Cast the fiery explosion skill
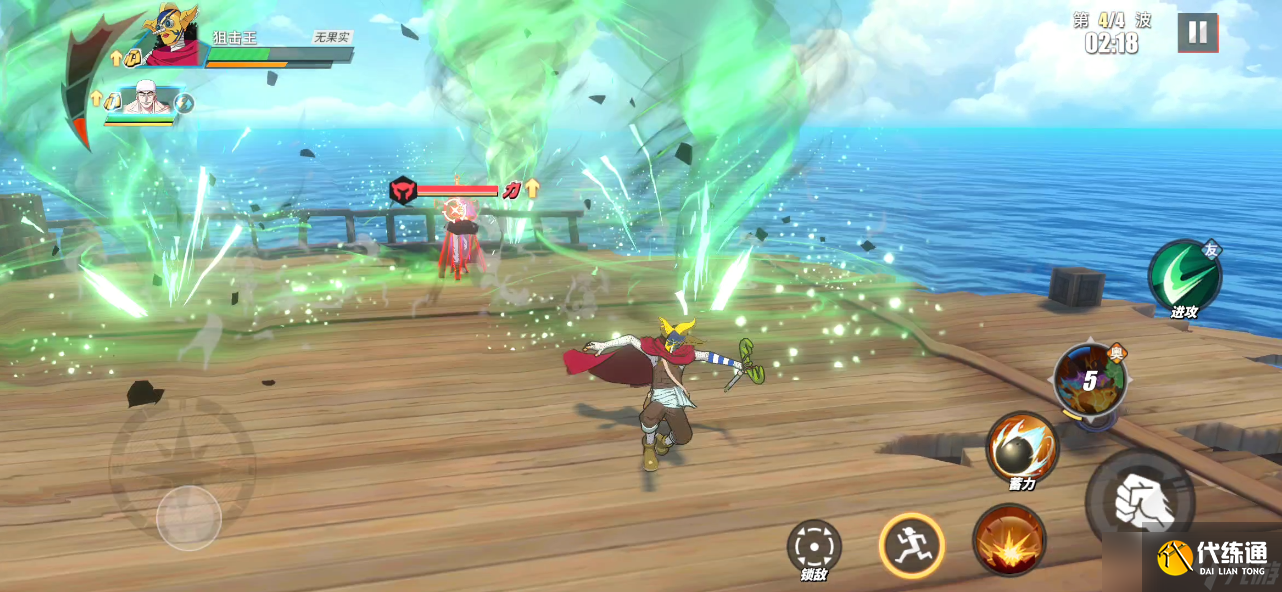1282x592 pixels. click(x=1009, y=539)
